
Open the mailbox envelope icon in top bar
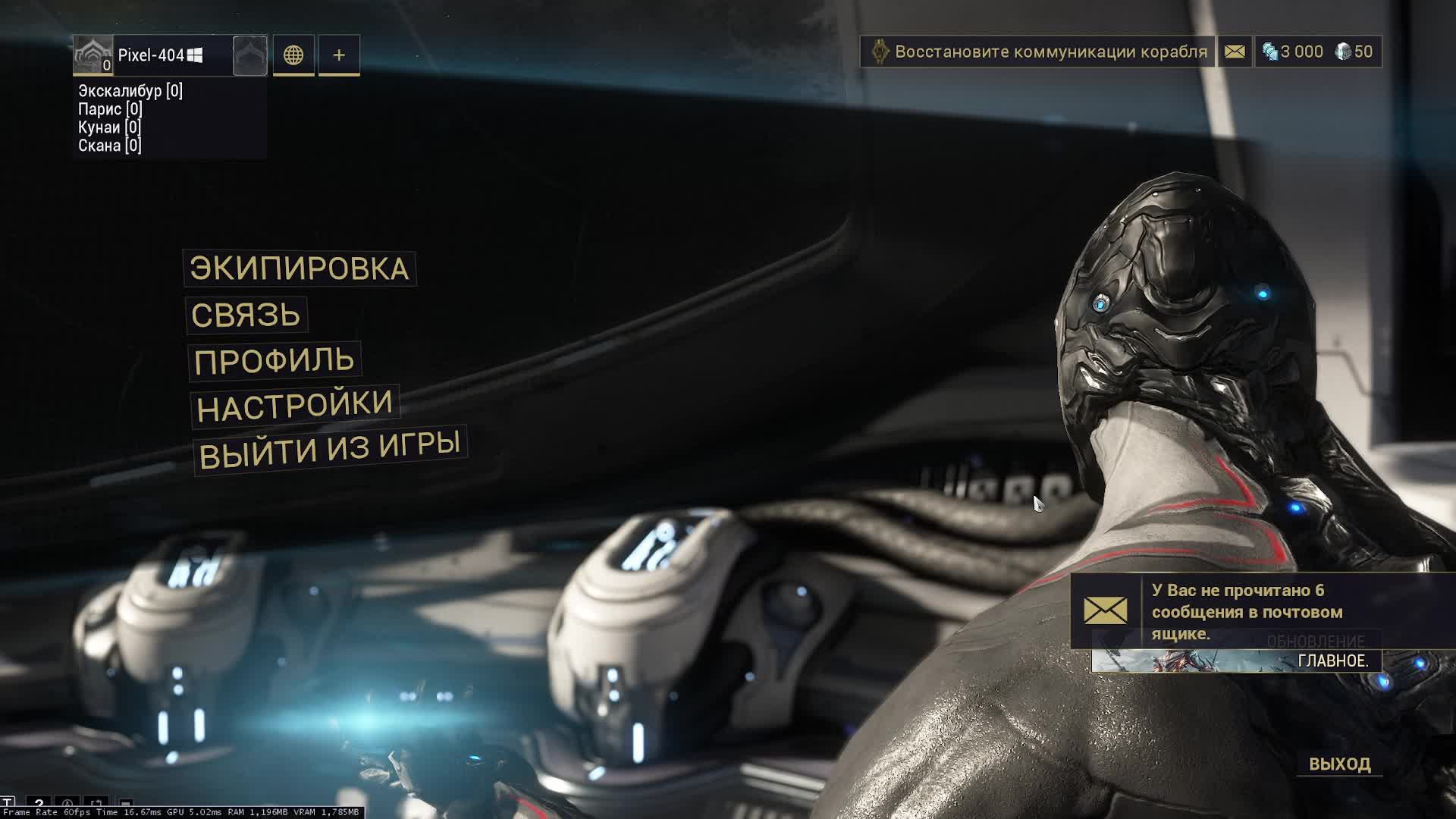click(x=1235, y=52)
